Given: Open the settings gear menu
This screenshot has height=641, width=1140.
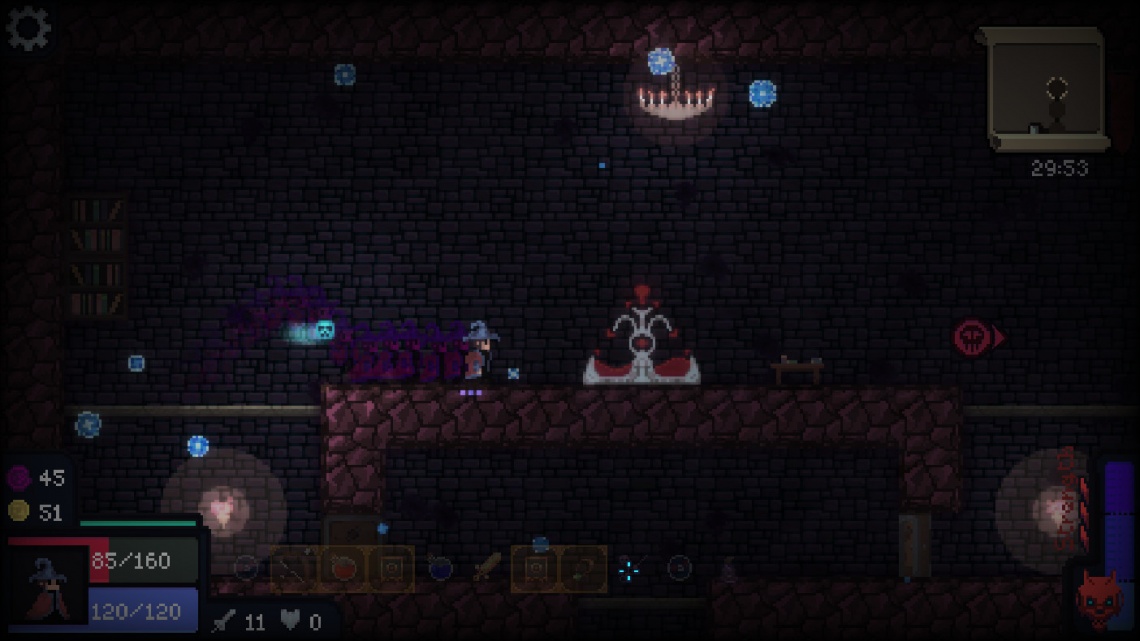Looking at the screenshot, I should tap(28, 28).
